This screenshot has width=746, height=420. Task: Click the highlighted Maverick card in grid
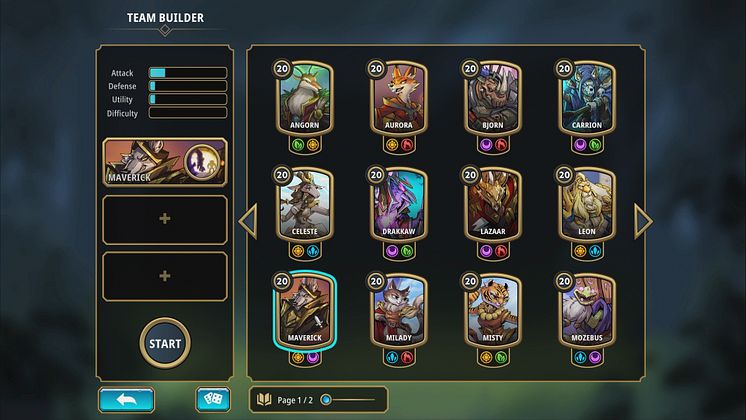[304, 311]
